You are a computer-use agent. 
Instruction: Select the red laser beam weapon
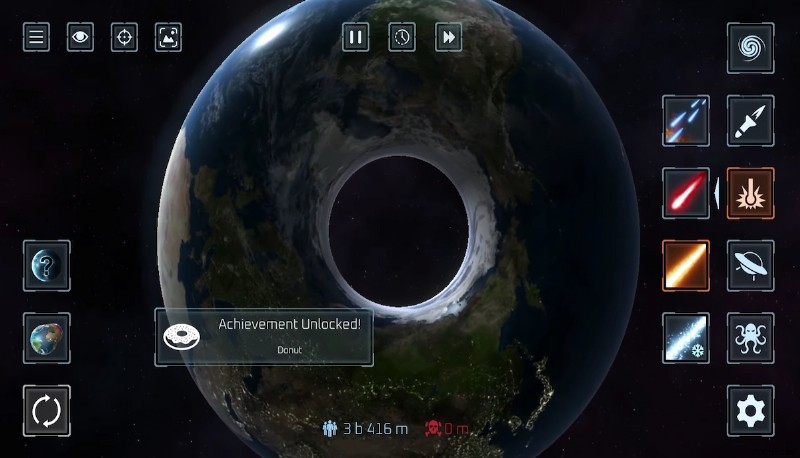click(686, 193)
